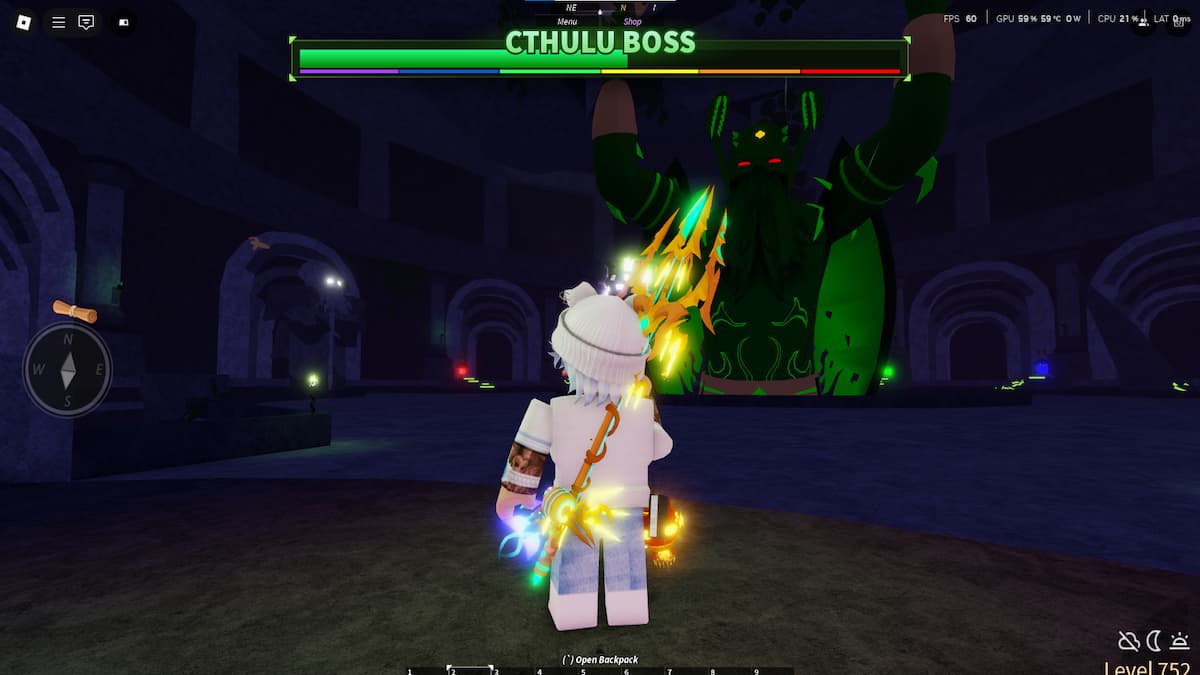Click the small toggle icon beside chat
Viewport: 1200px width, 675px height.
click(x=124, y=22)
